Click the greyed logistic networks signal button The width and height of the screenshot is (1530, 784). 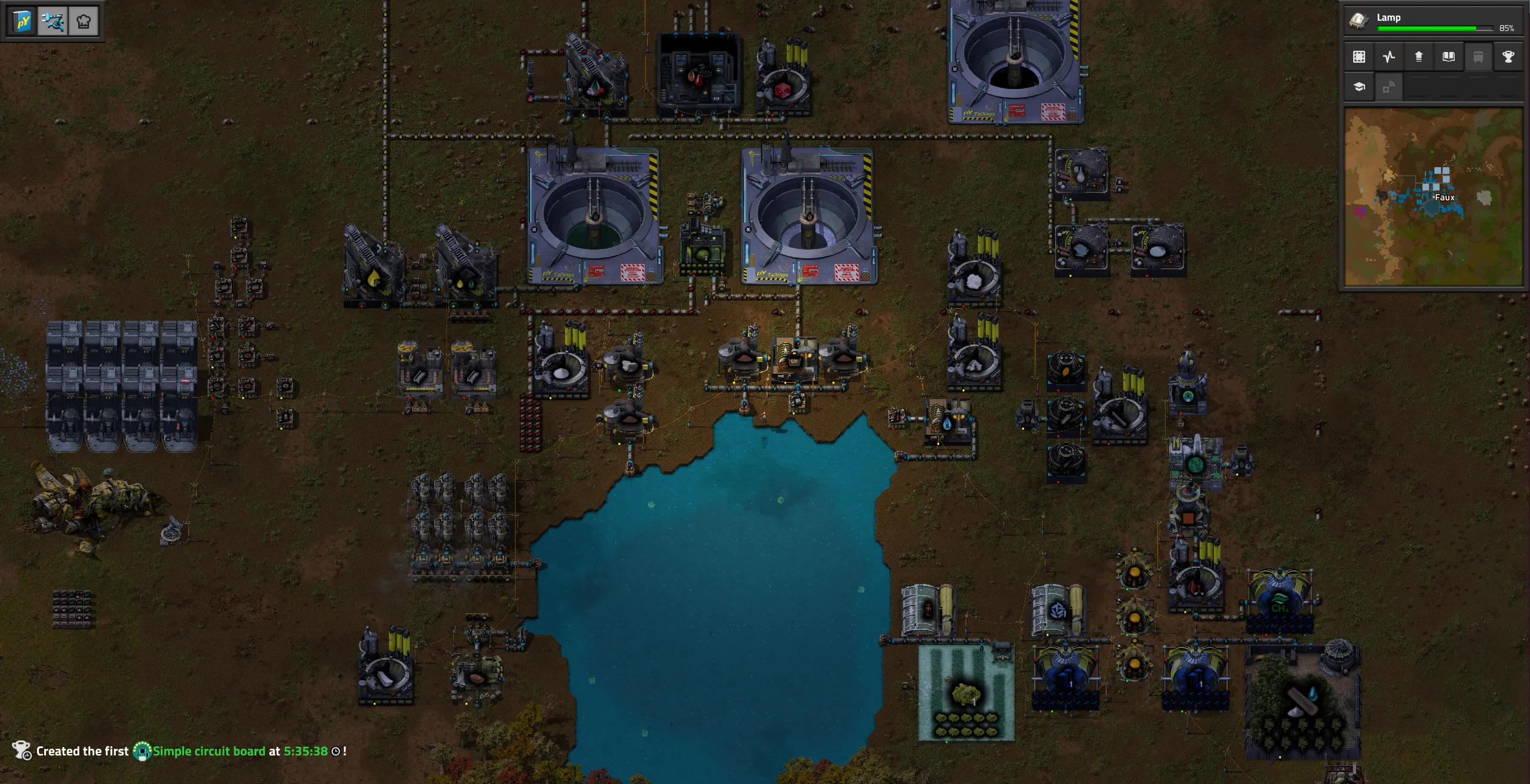(x=1389, y=87)
